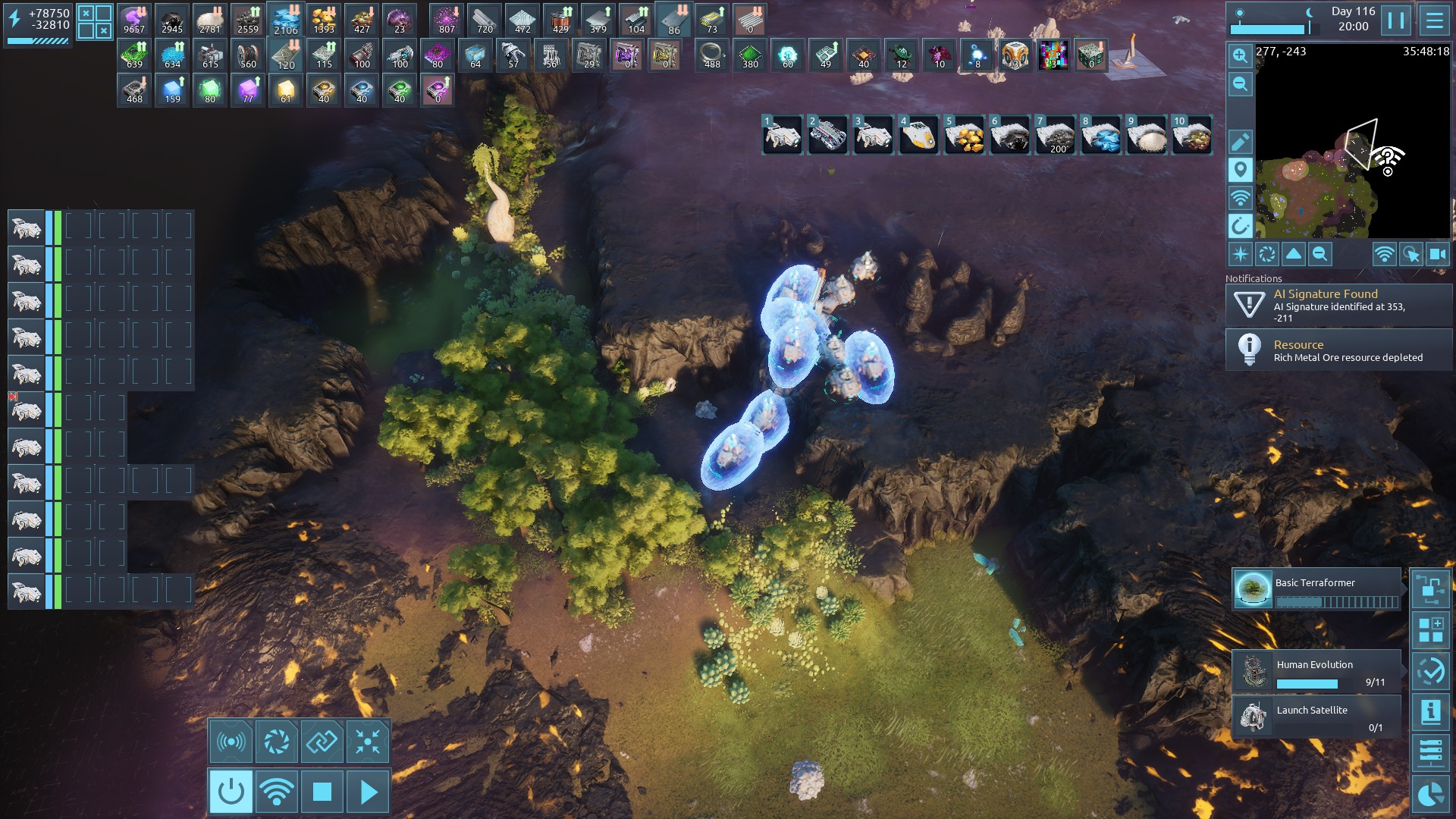Open the Basic Terraformer research tracker
The image size is (1456, 819).
coord(1316,589)
